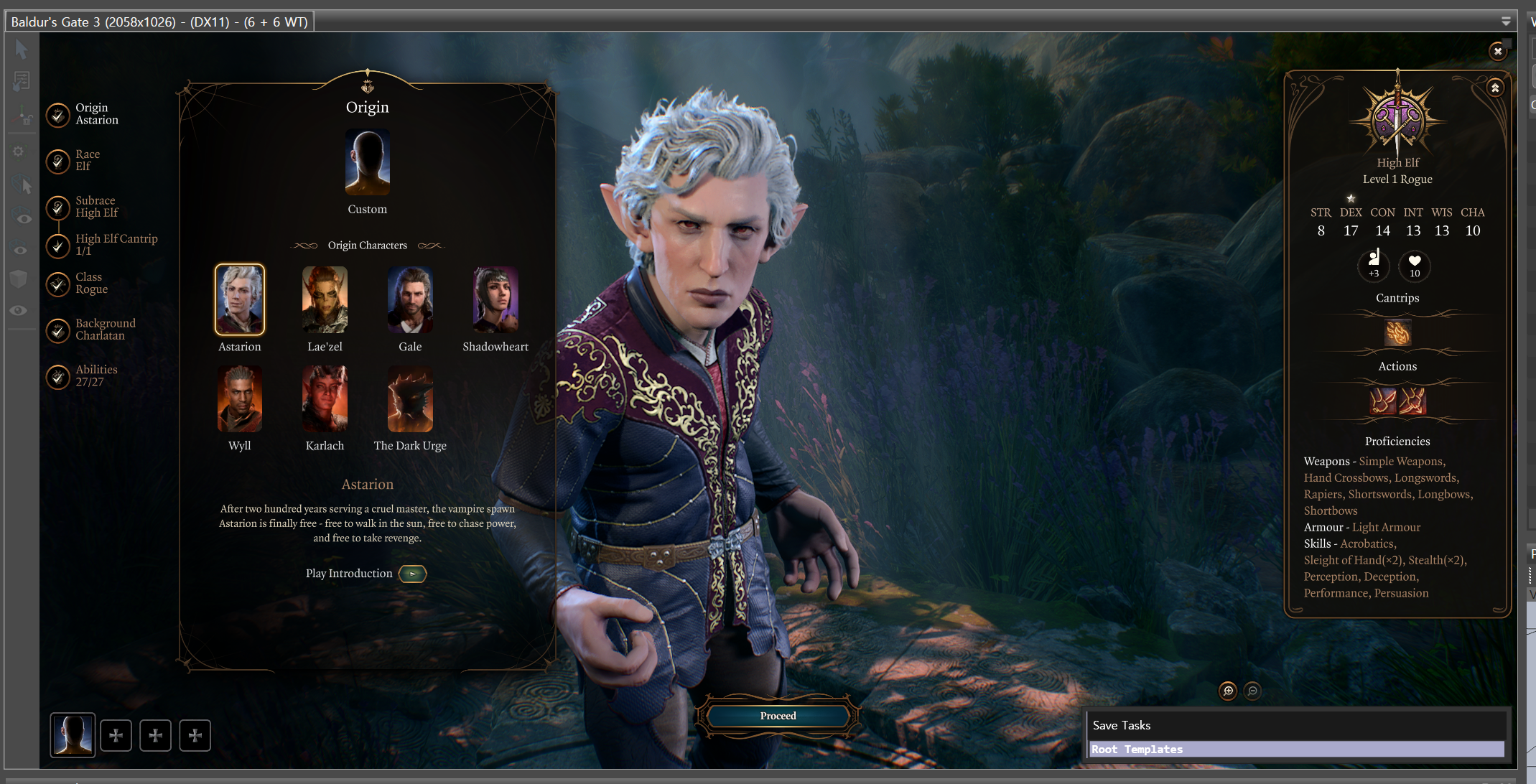Select Root Templates in Save Tasks
This screenshot has width=1536, height=784.
click(x=1296, y=750)
